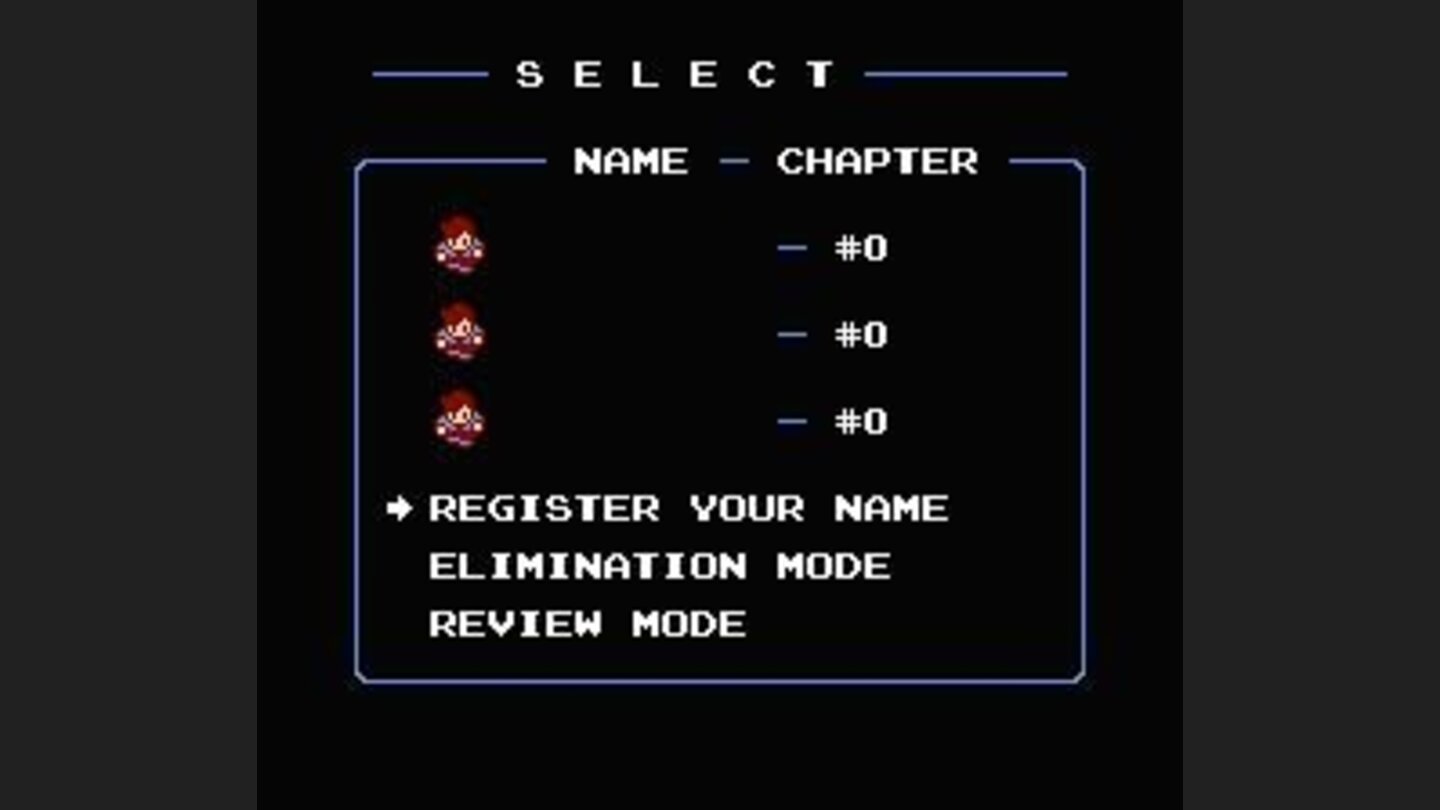Expand the third slot chapter entry #0

click(x=857, y=422)
